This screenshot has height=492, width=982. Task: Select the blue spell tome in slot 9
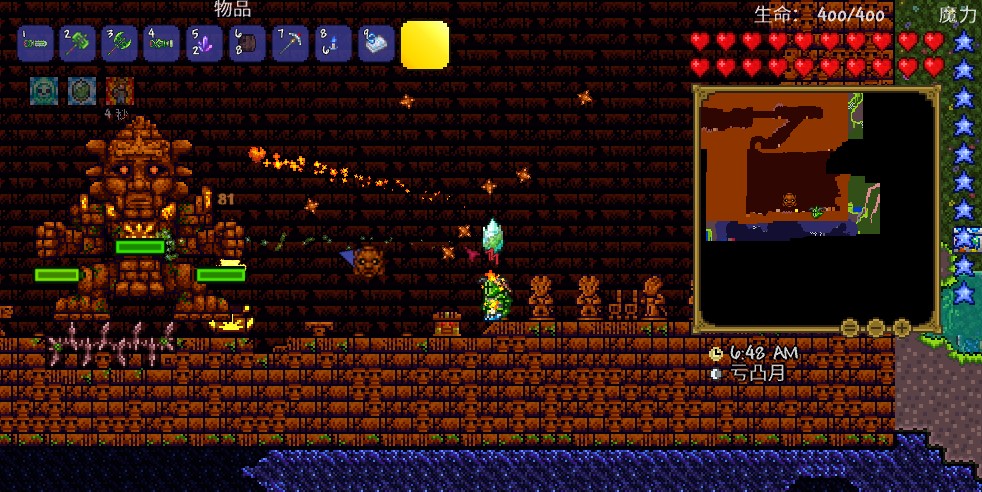click(x=376, y=45)
